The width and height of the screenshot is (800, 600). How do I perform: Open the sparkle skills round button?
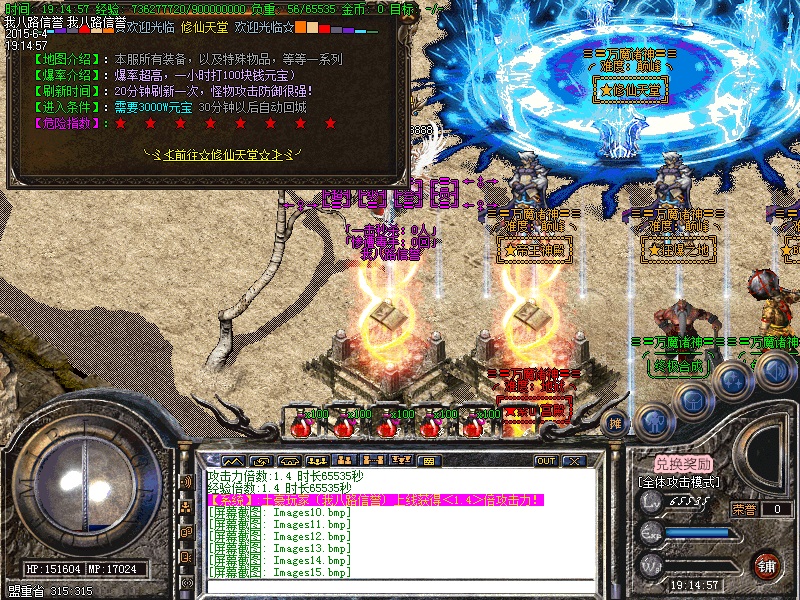[x=734, y=380]
